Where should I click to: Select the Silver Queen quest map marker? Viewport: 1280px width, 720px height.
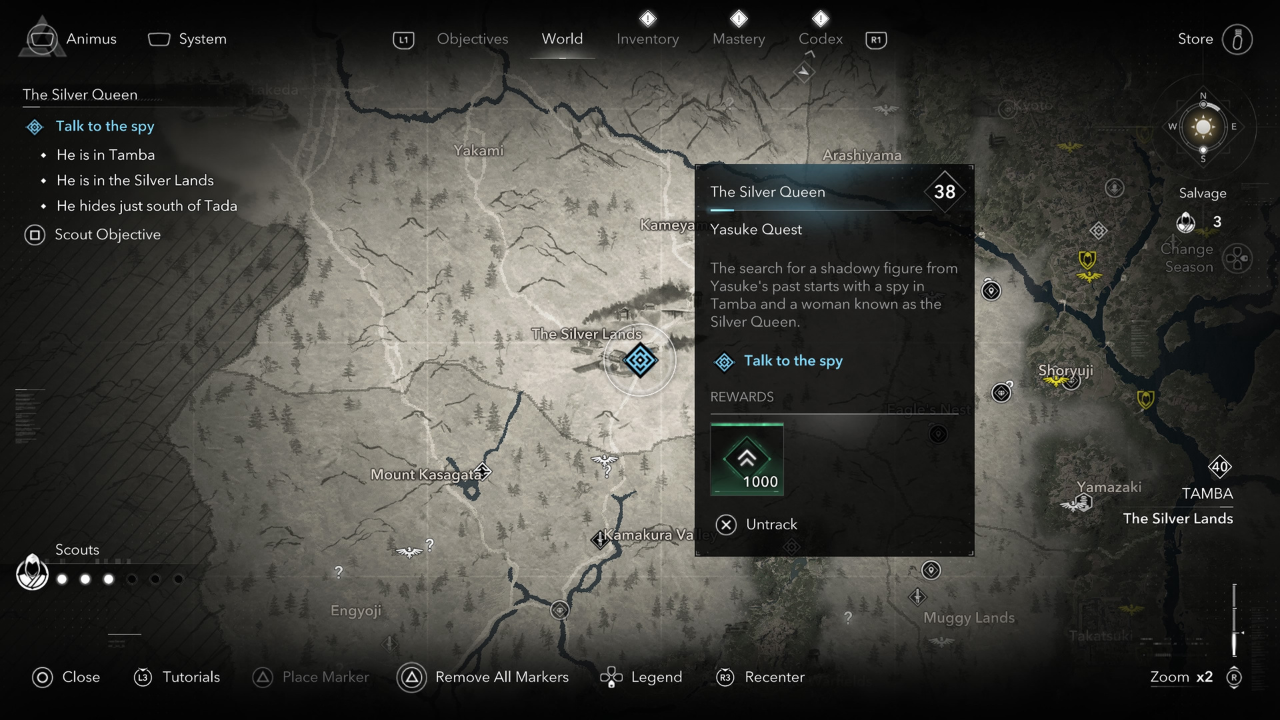click(640, 360)
